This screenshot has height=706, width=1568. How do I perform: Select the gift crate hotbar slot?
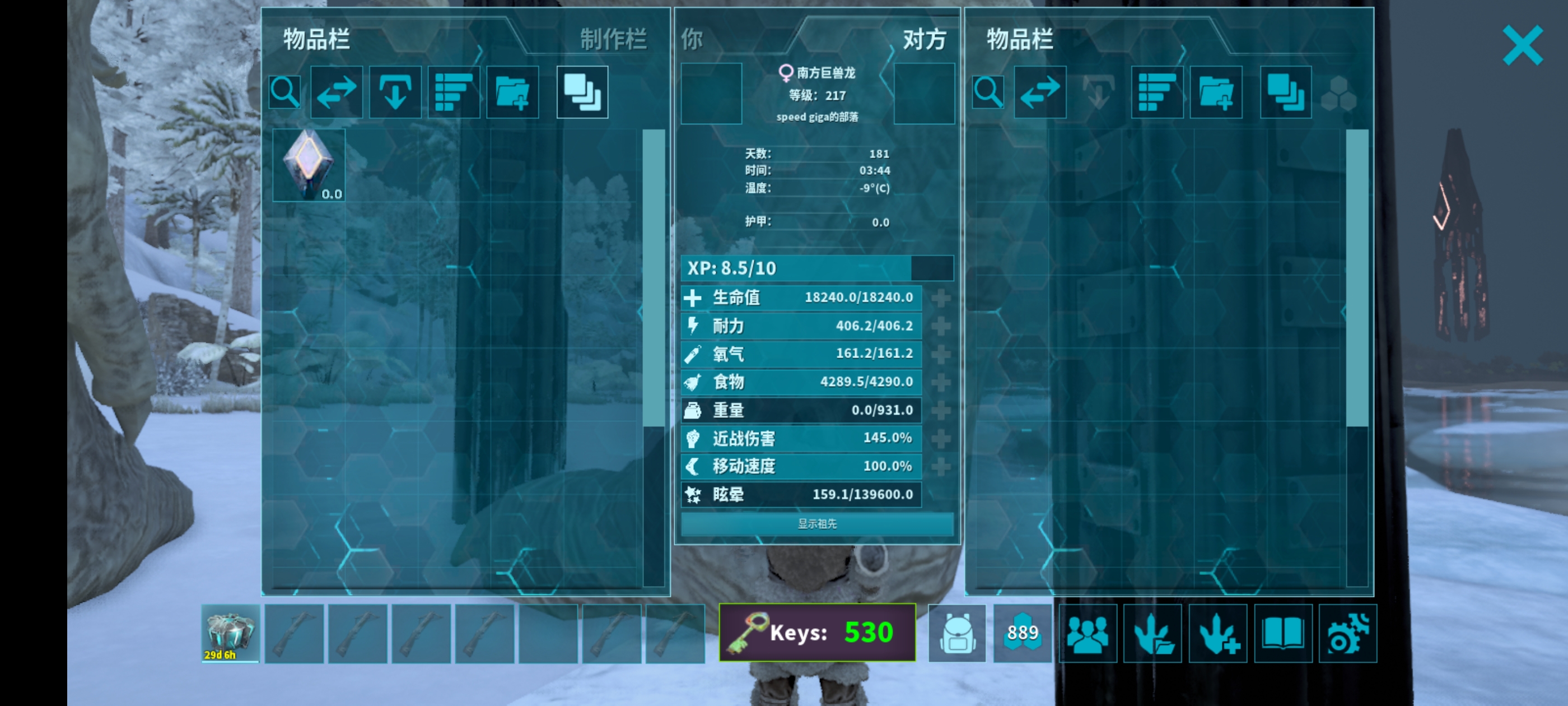[230, 634]
